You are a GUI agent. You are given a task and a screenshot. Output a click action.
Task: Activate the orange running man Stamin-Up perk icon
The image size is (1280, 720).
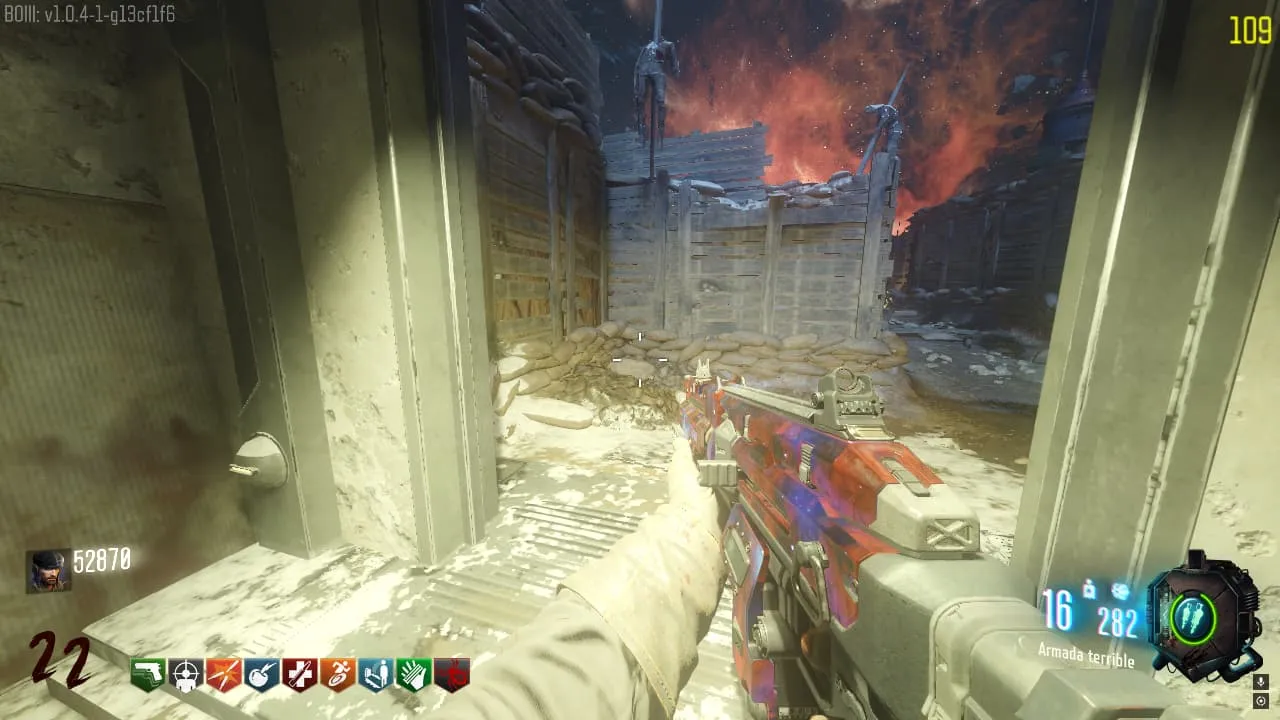pos(338,675)
